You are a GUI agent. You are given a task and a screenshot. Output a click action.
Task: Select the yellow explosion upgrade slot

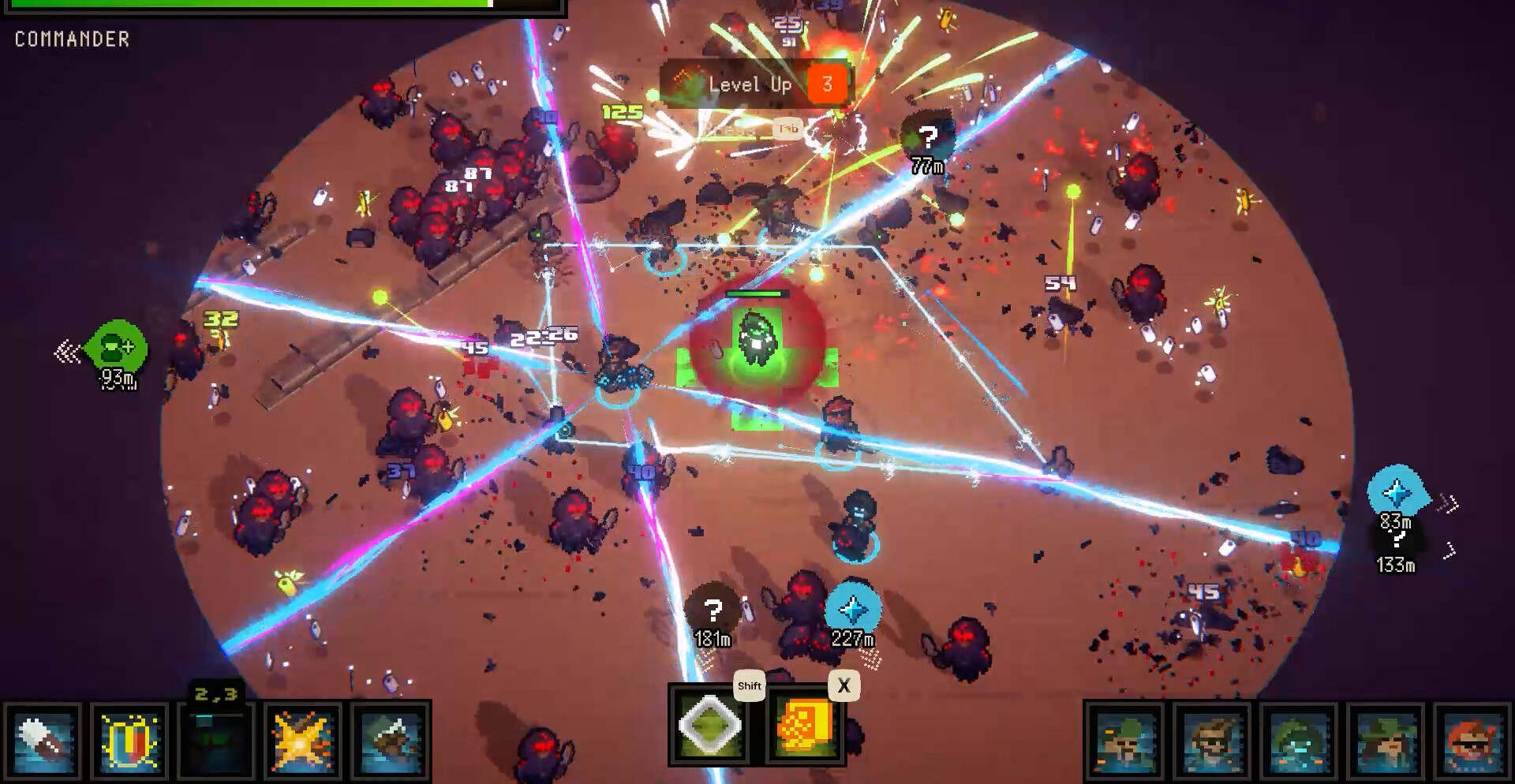[303, 741]
